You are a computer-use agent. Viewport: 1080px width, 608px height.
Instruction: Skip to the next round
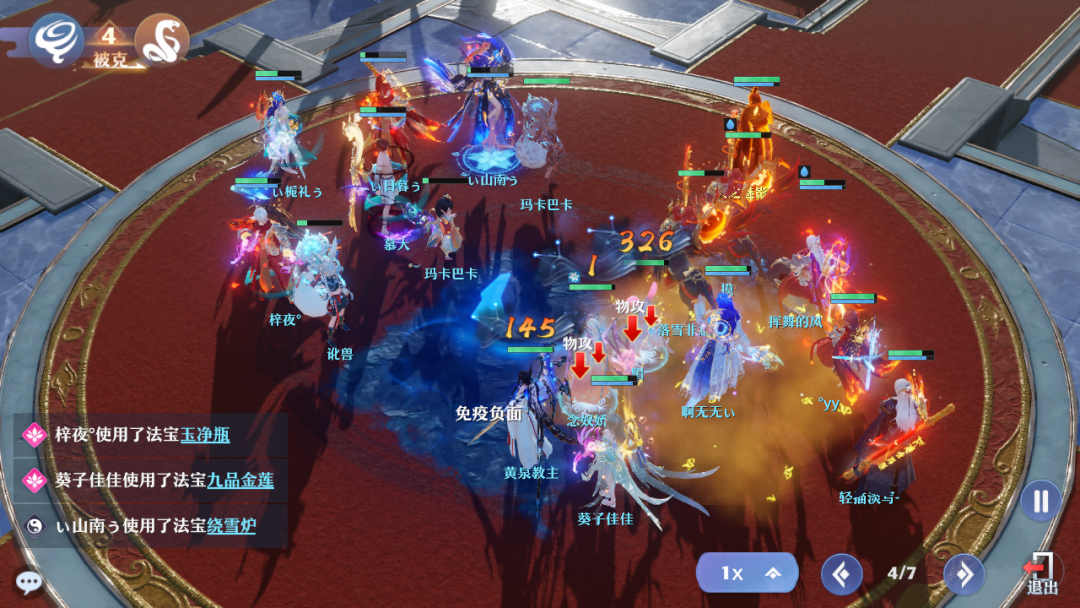pyautogui.click(x=964, y=574)
